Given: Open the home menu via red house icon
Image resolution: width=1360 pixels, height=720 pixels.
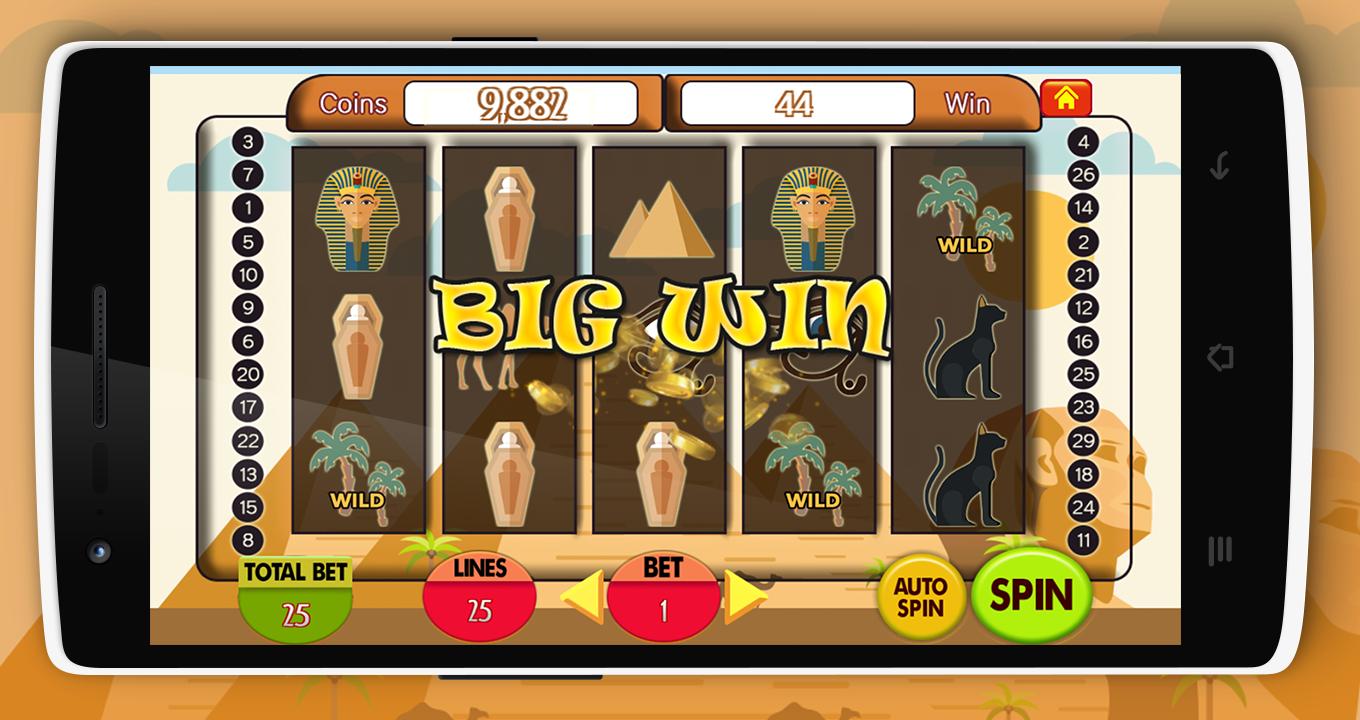Looking at the screenshot, I should coord(1067,97).
